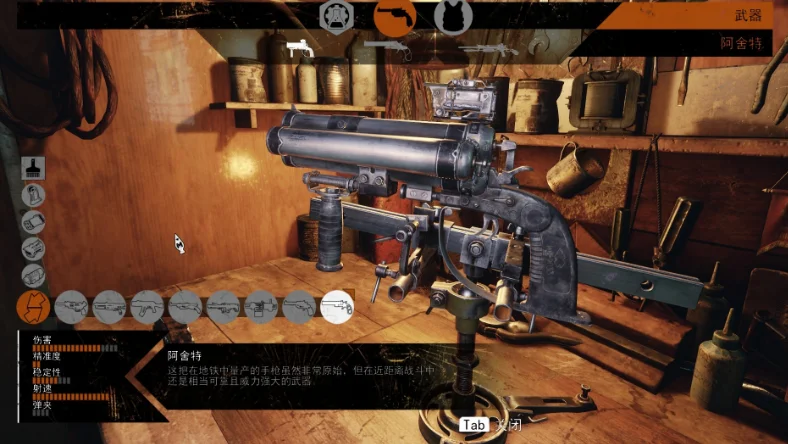Open the armor vest tab
The image size is (788, 444).
pos(453,17)
